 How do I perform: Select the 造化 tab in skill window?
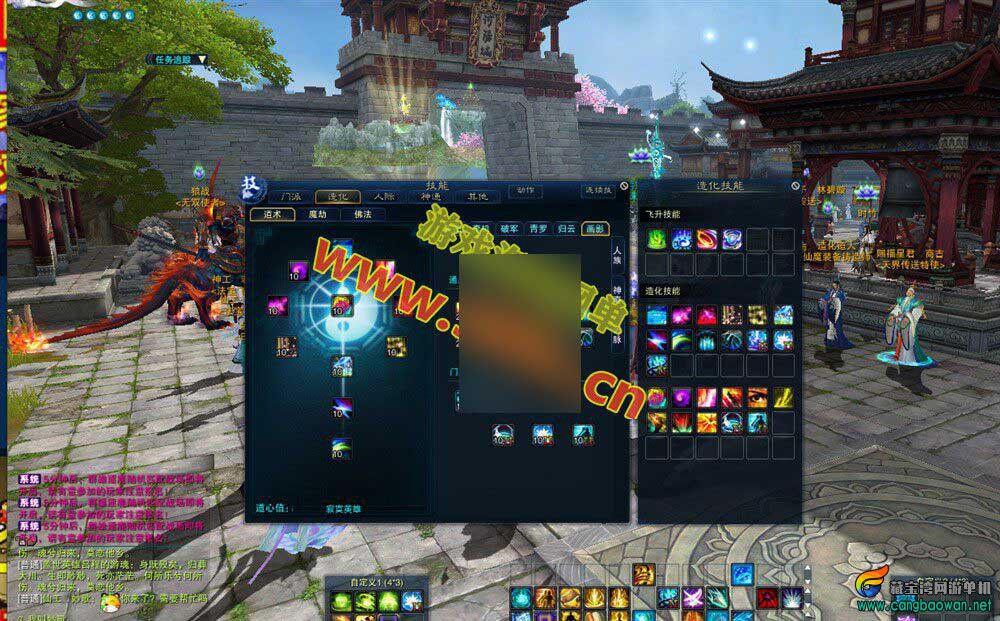(x=337, y=197)
